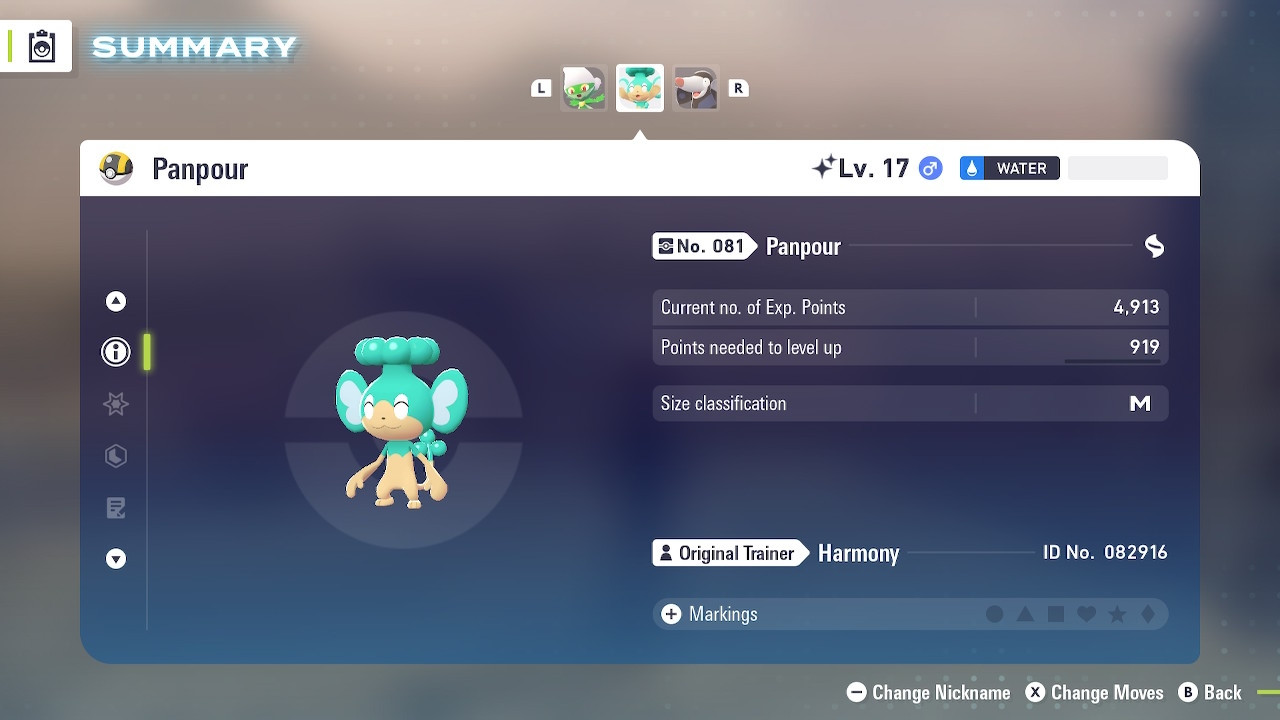
Task: Toggle the triangle marking
Action: point(1025,614)
